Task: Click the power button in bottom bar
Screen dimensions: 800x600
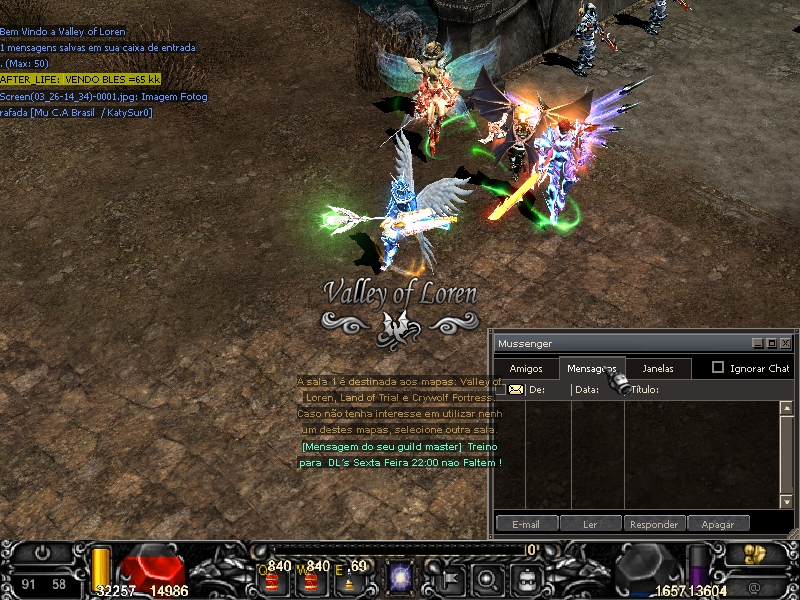Action: click(x=42, y=552)
